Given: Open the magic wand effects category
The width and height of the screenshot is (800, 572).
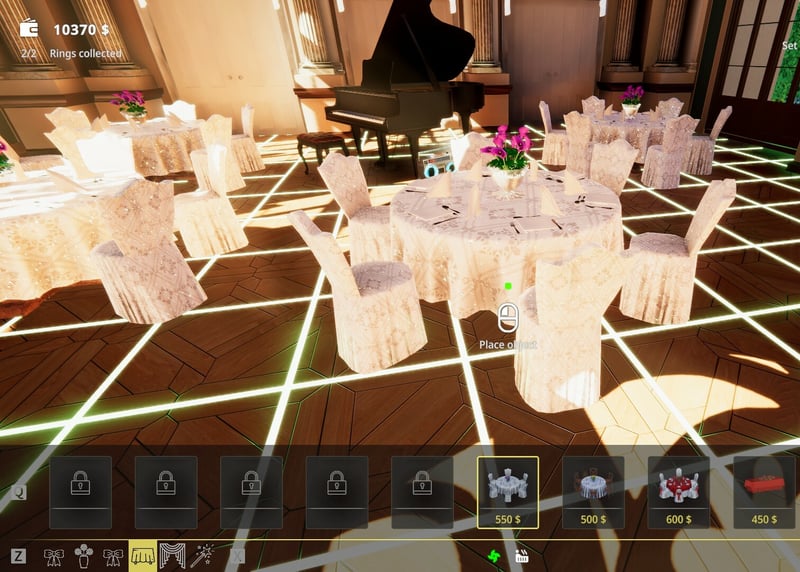Looking at the screenshot, I should coord(203,555).
